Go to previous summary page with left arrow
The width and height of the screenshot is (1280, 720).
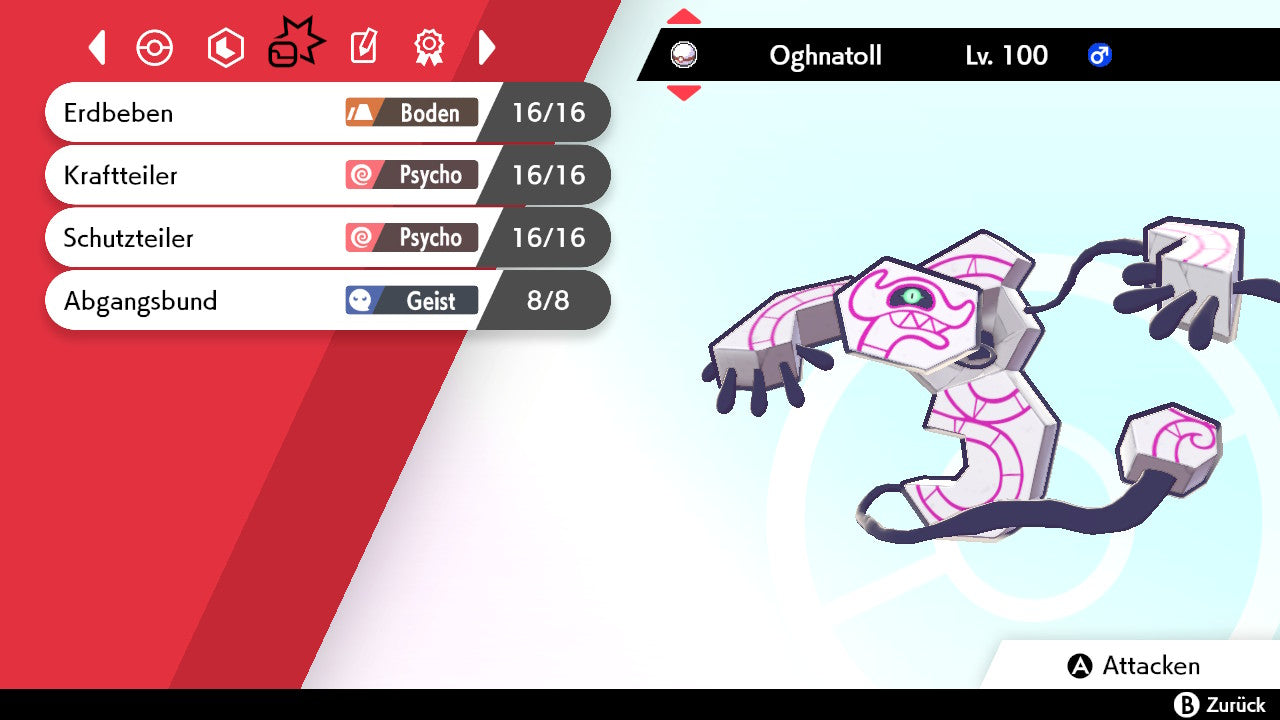point(97,47)
